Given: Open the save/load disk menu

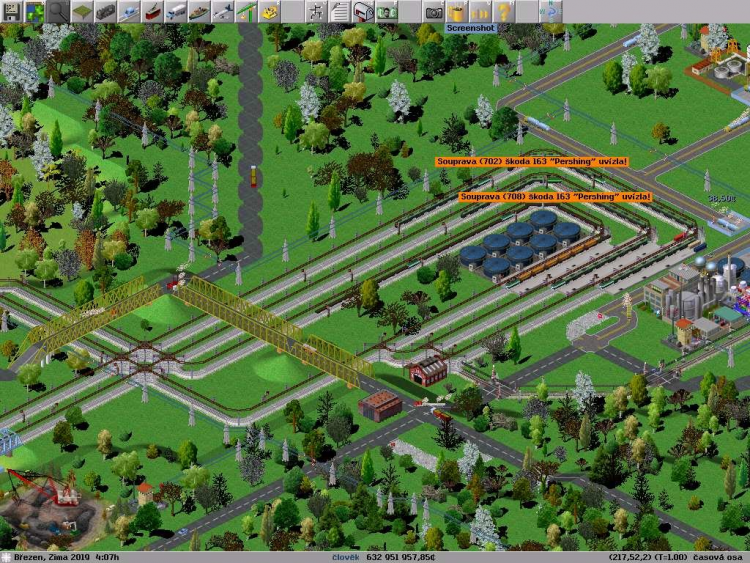Looking at the screenshot, I should coord(11,11).
